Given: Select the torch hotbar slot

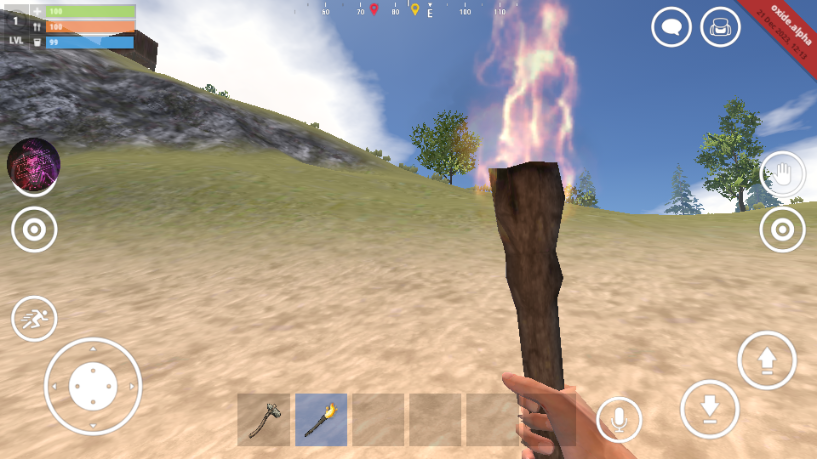Looking at the screenshot, I should click(321, 419).
